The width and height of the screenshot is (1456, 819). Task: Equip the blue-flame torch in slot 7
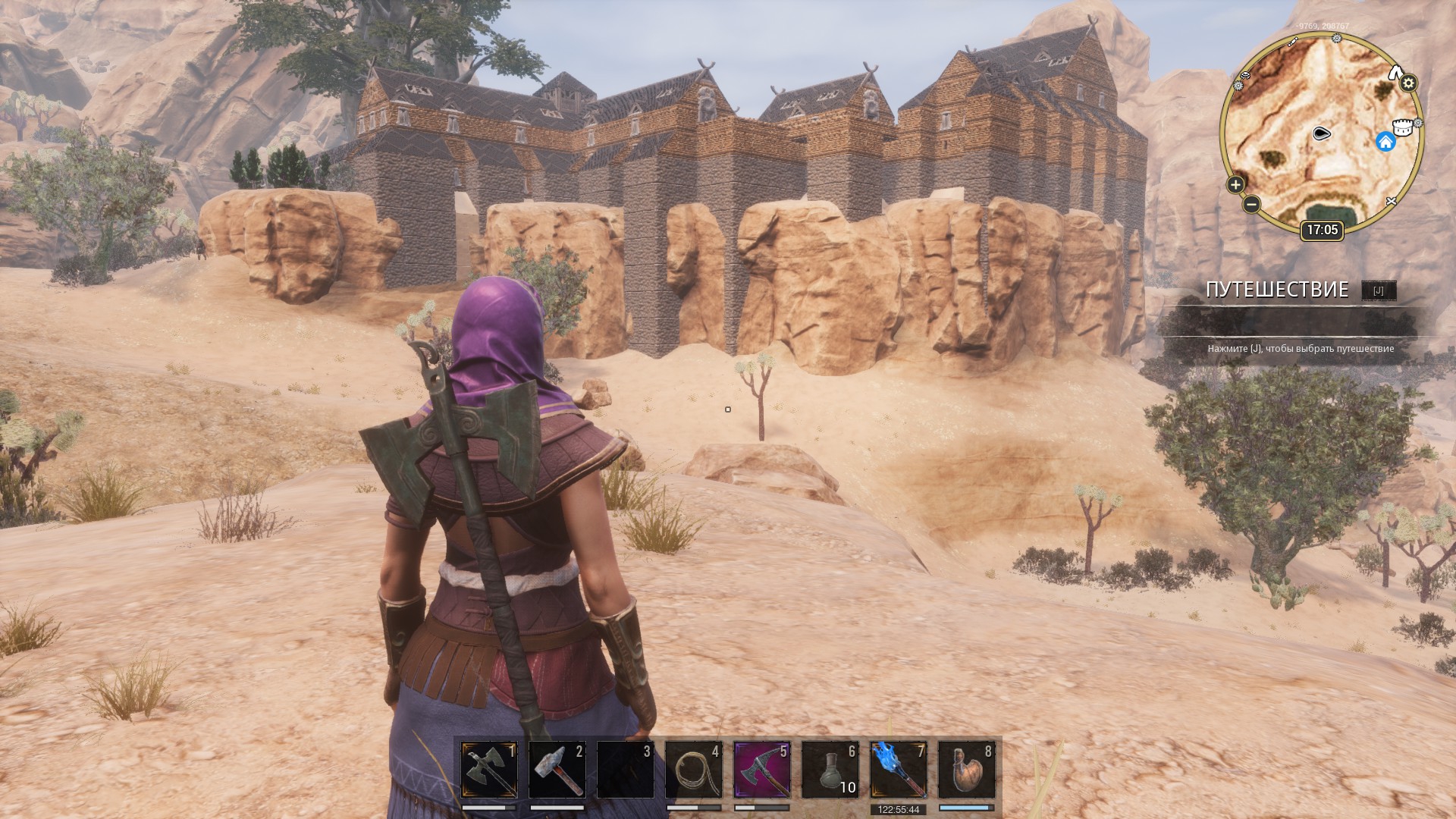tap(899, 770)
